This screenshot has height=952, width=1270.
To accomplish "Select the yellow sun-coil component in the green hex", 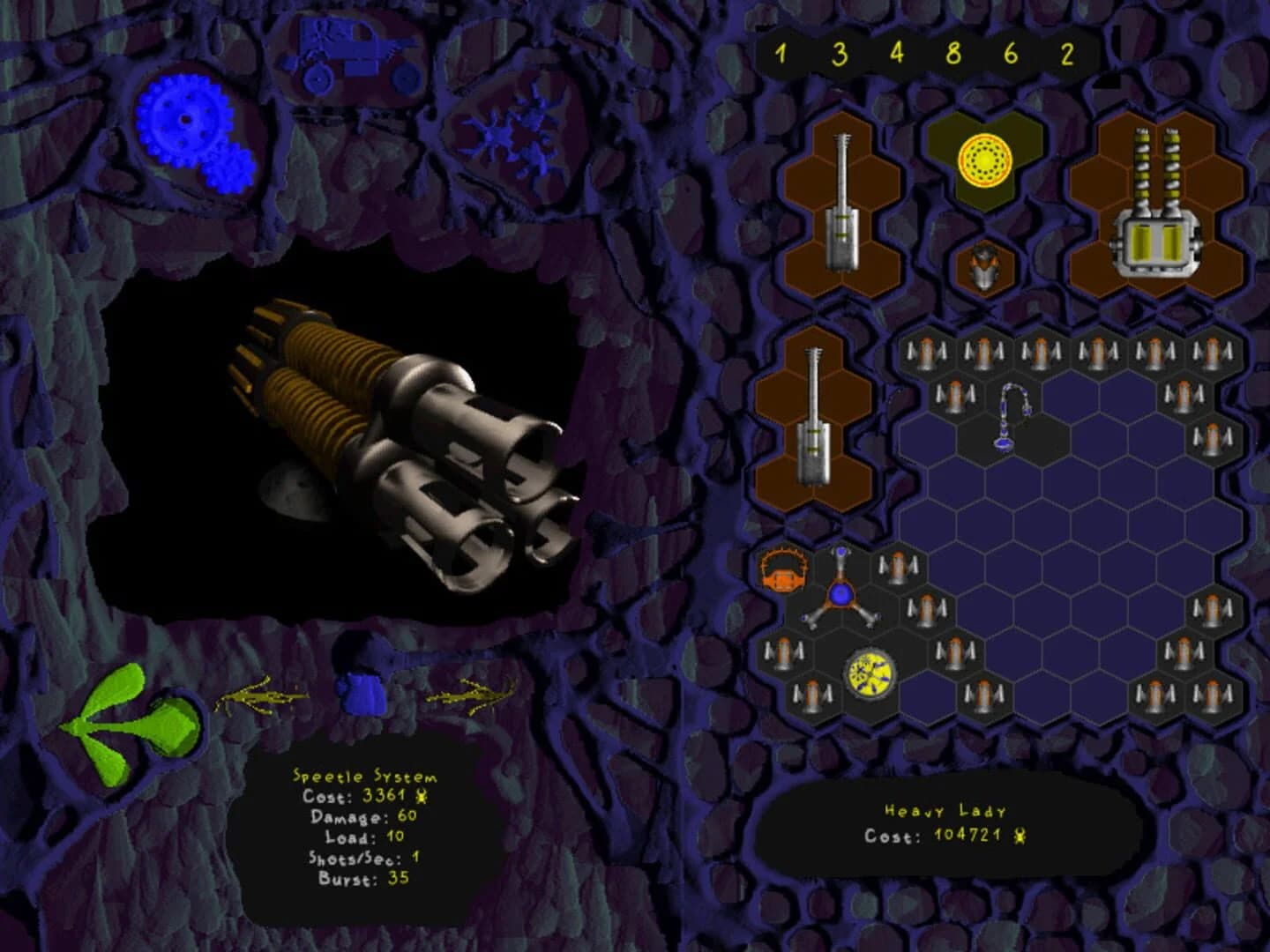I will coord(985,160).
